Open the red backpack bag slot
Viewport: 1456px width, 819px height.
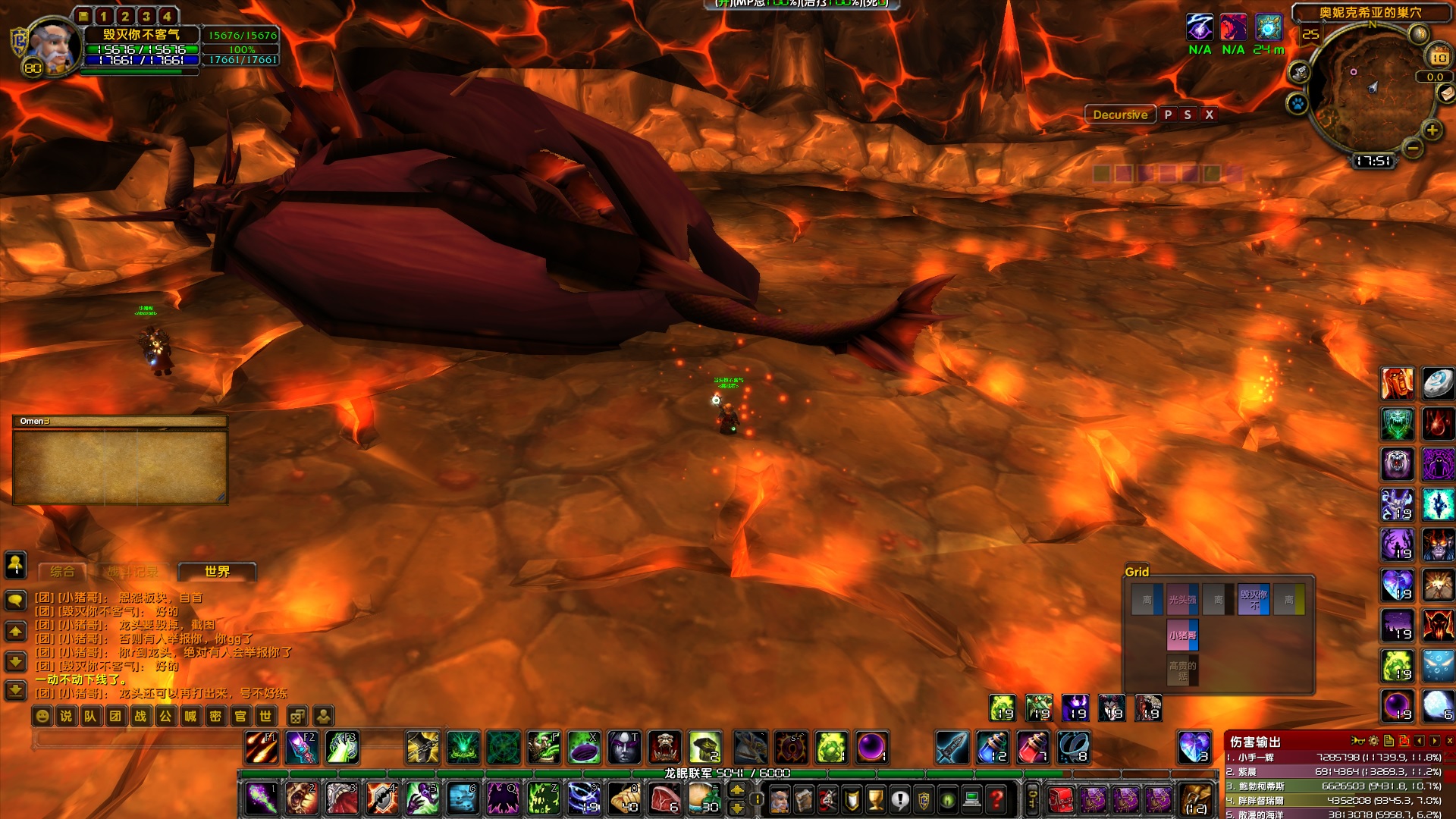point(1061,799)
